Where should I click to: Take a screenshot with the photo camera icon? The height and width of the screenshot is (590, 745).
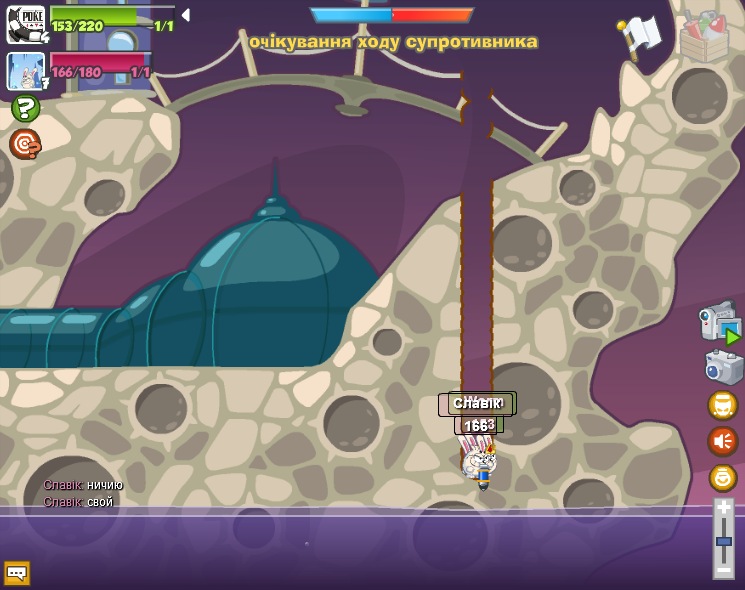(x=723, y=366)
